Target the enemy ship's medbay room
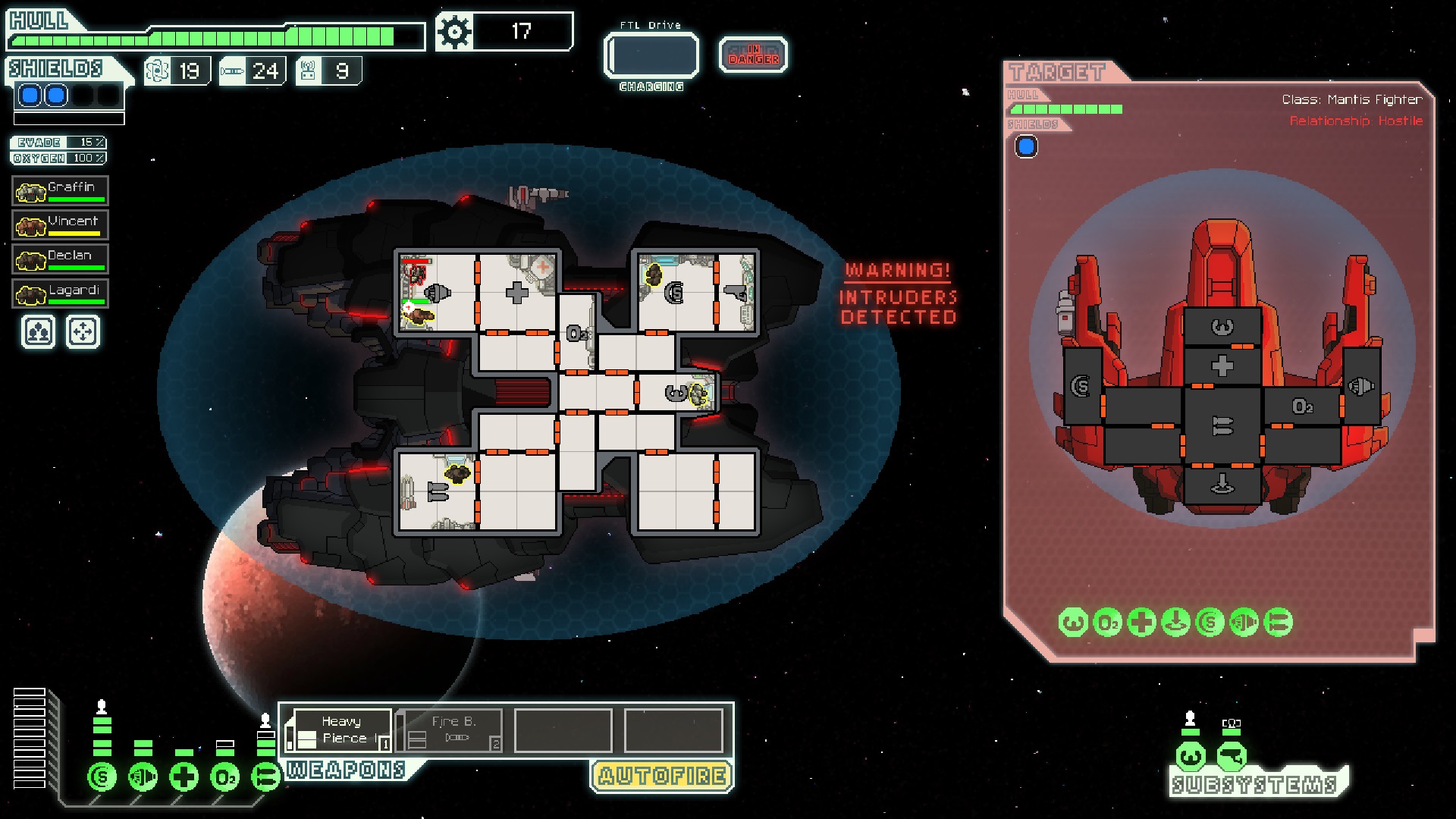 (x=1222, y=366)
